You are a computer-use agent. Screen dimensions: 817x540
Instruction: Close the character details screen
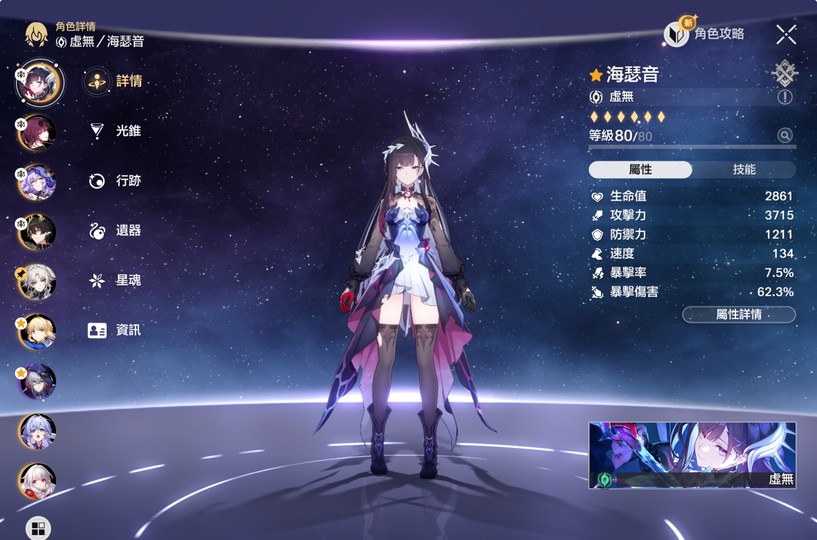[786, 35]
